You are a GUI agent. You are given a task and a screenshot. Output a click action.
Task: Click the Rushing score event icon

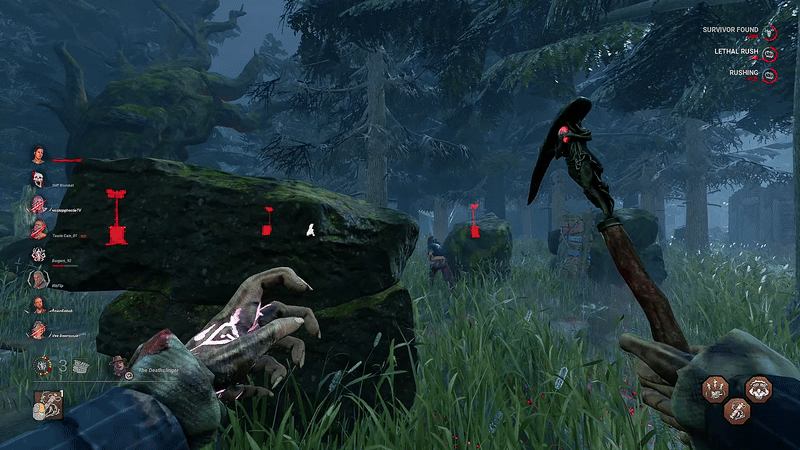pos(769,74)
